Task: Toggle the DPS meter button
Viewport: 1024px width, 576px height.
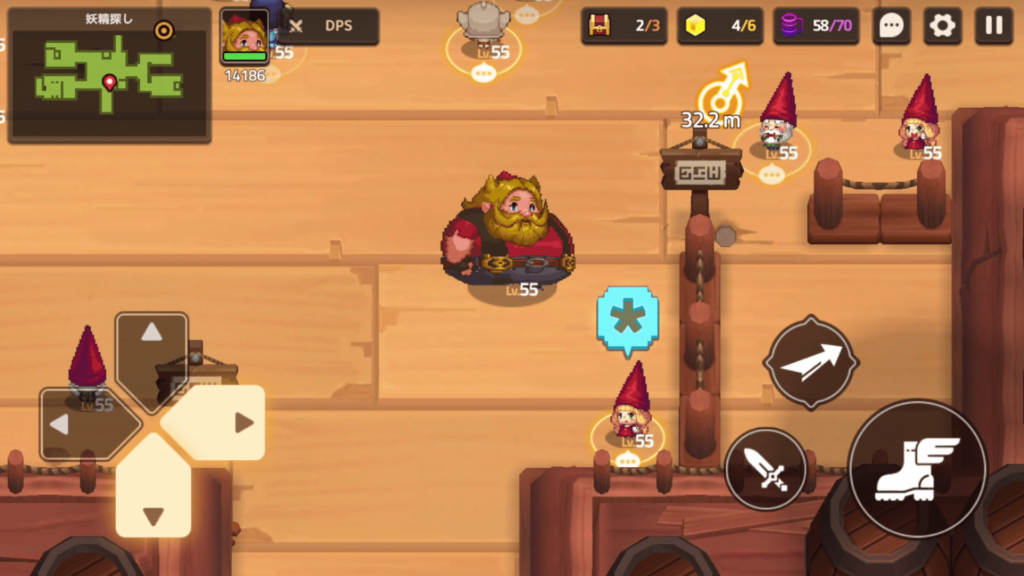Action: point(329,27)
